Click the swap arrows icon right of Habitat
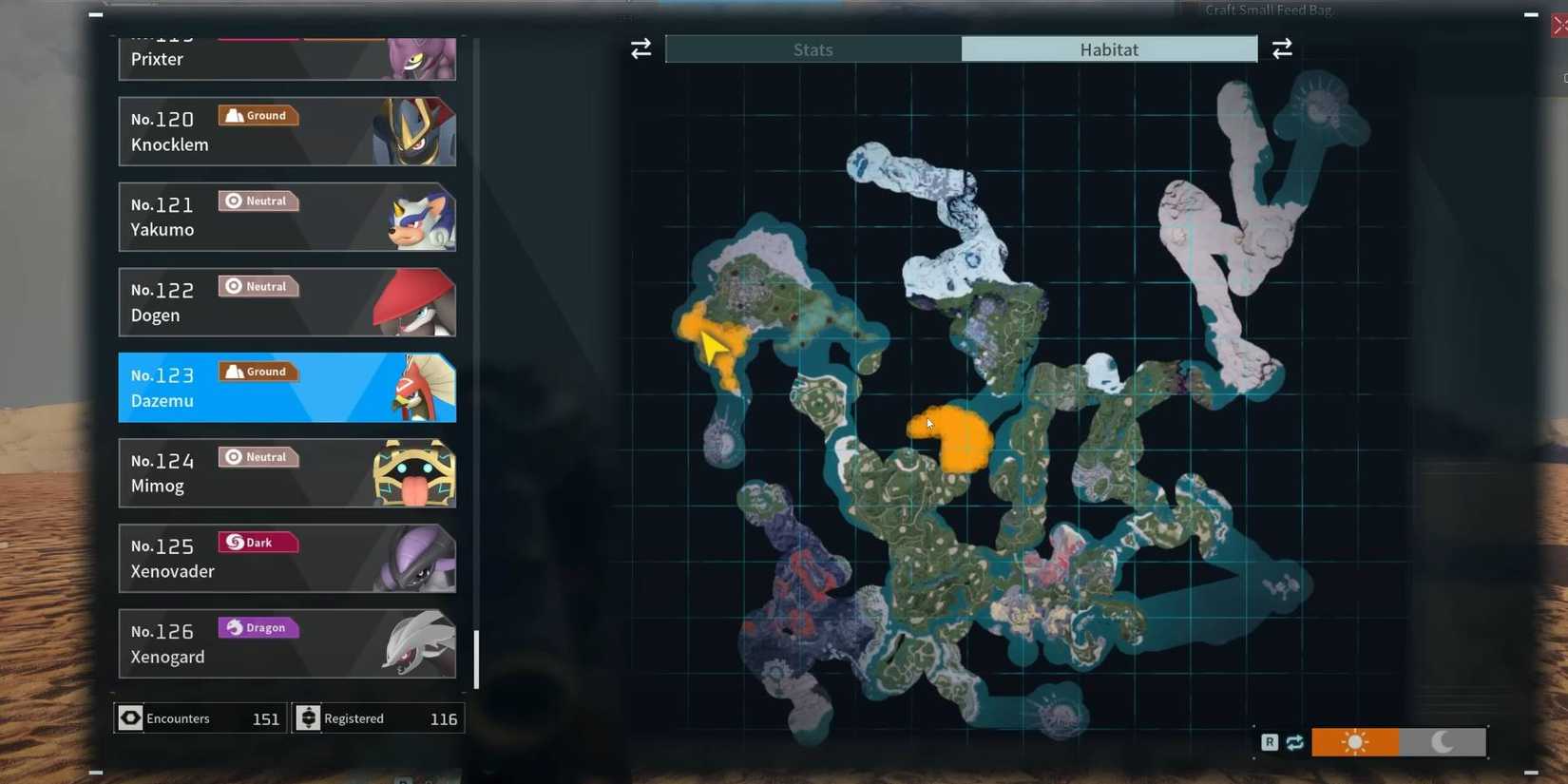This screenshot has height=784, width=1568. coord(1282,48)
